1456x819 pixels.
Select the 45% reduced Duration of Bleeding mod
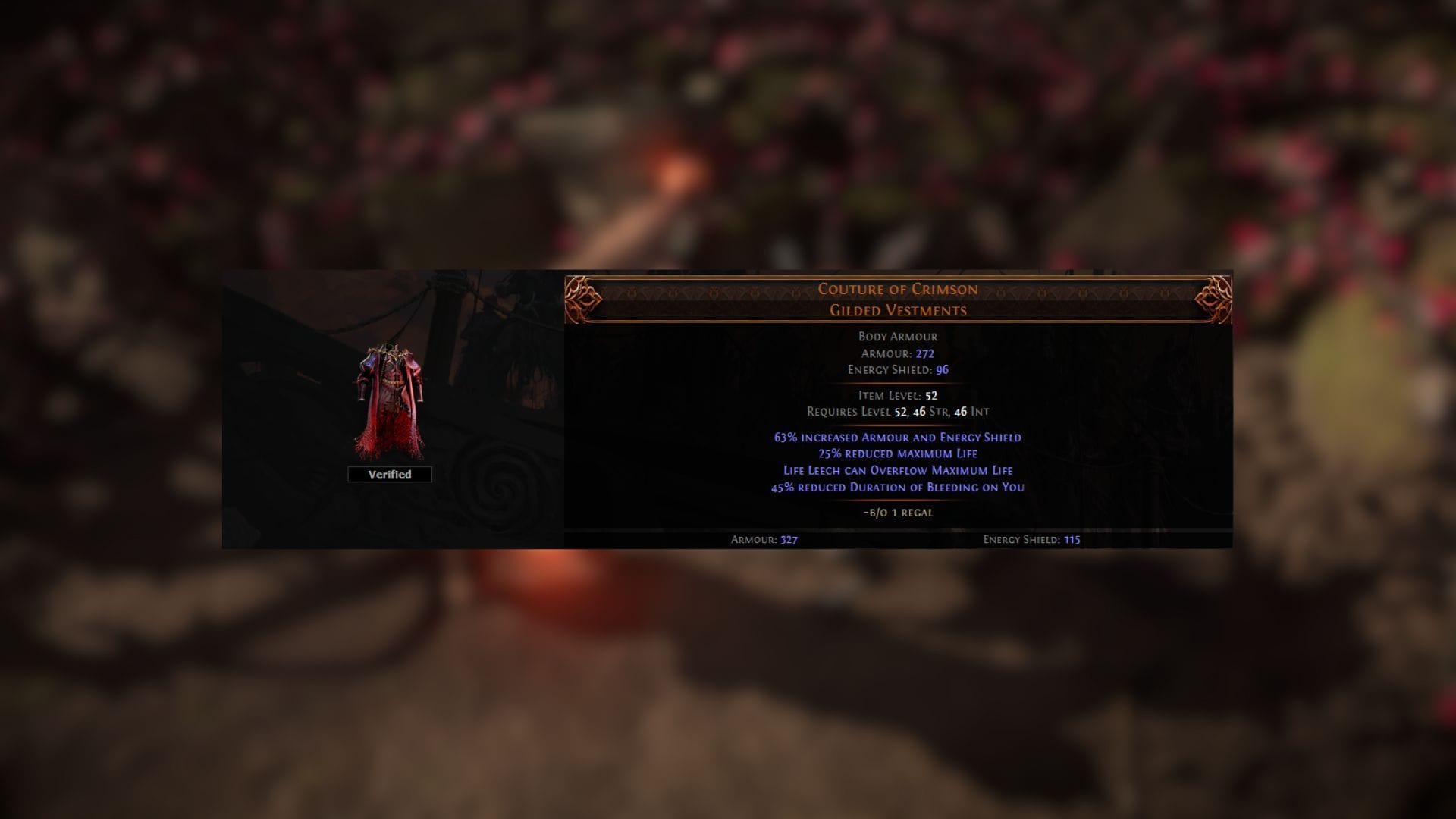pos(896,488)
